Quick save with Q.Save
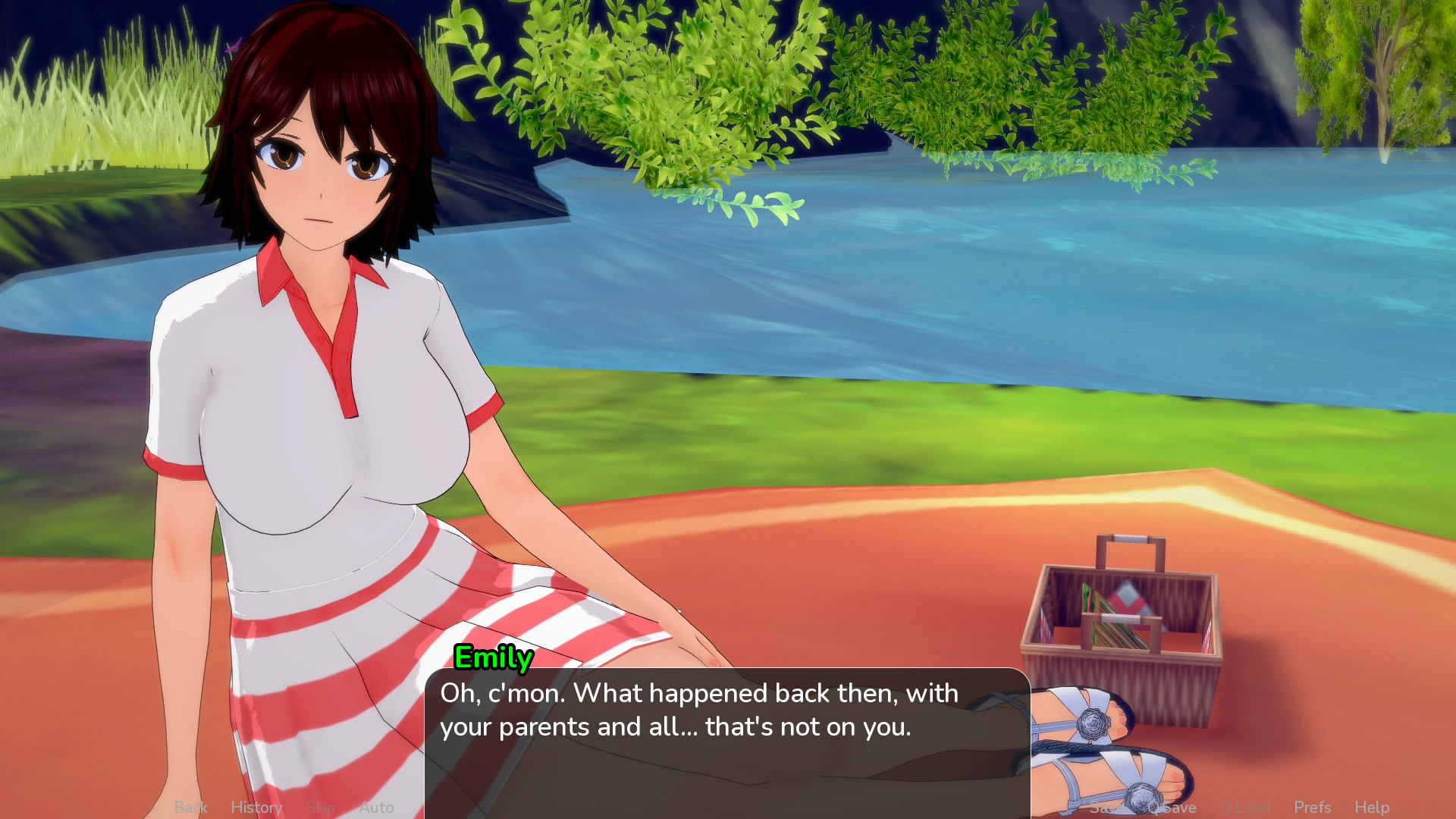The height and width of the screenshot is (819, 1456). coord(1172,808)
